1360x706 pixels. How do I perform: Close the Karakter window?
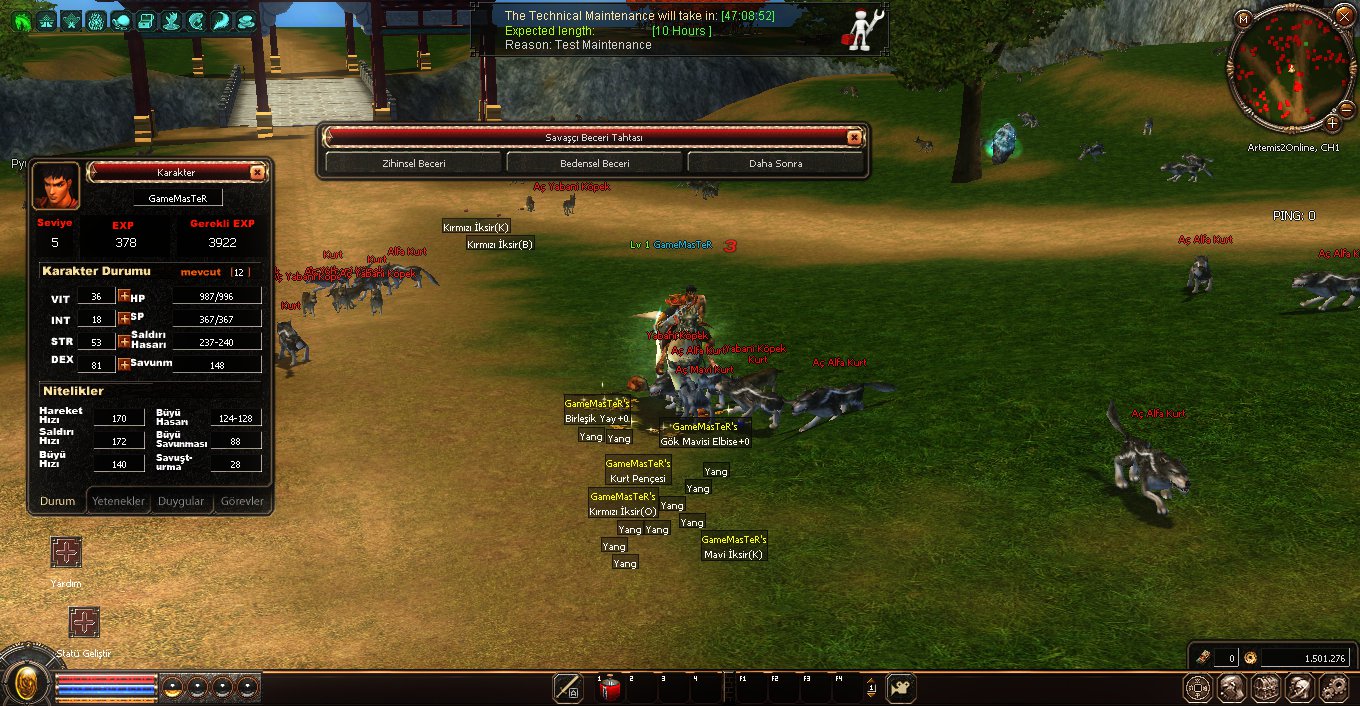[257, 172]
